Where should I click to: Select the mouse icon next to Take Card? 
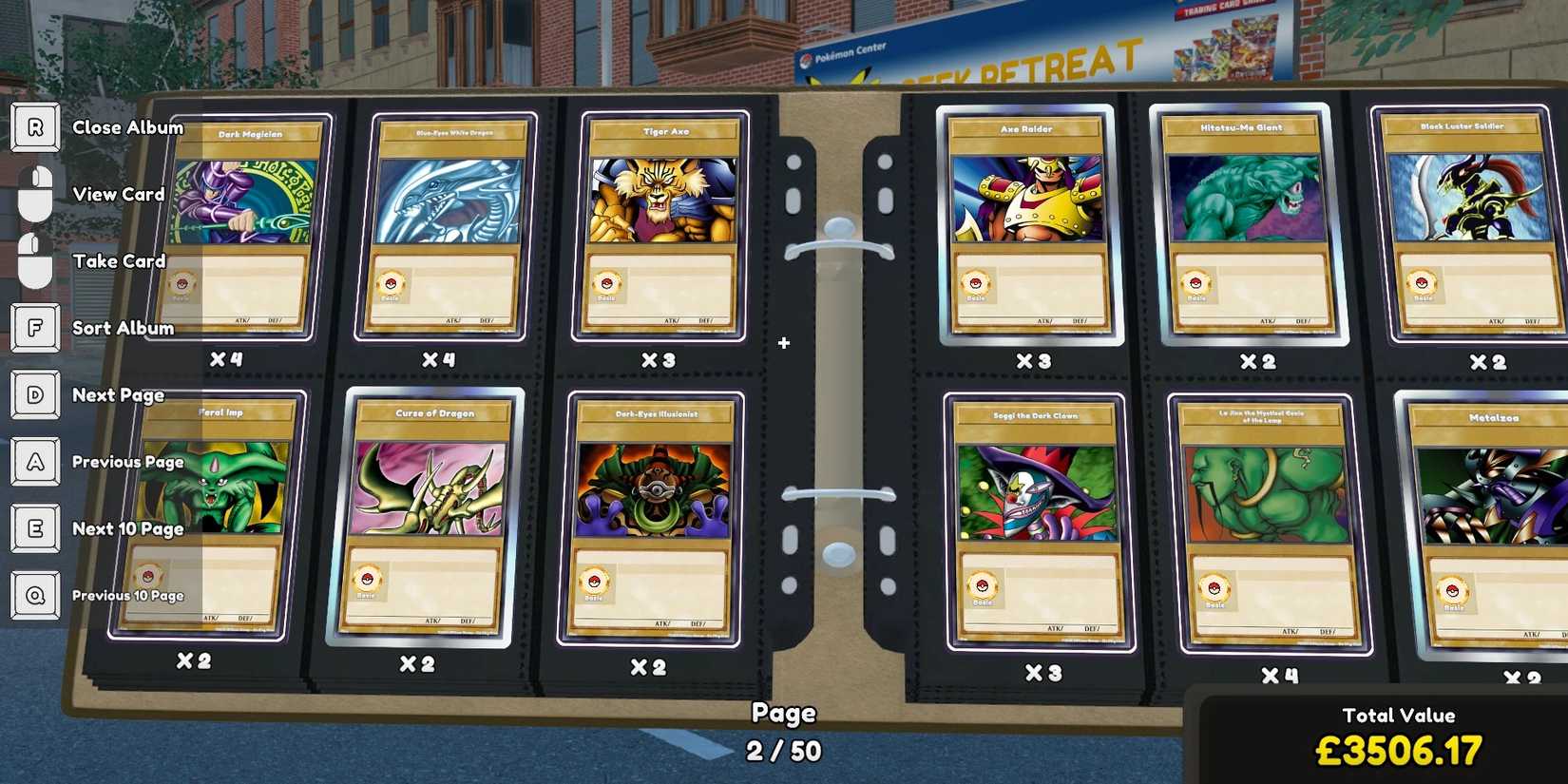point(35,261)
